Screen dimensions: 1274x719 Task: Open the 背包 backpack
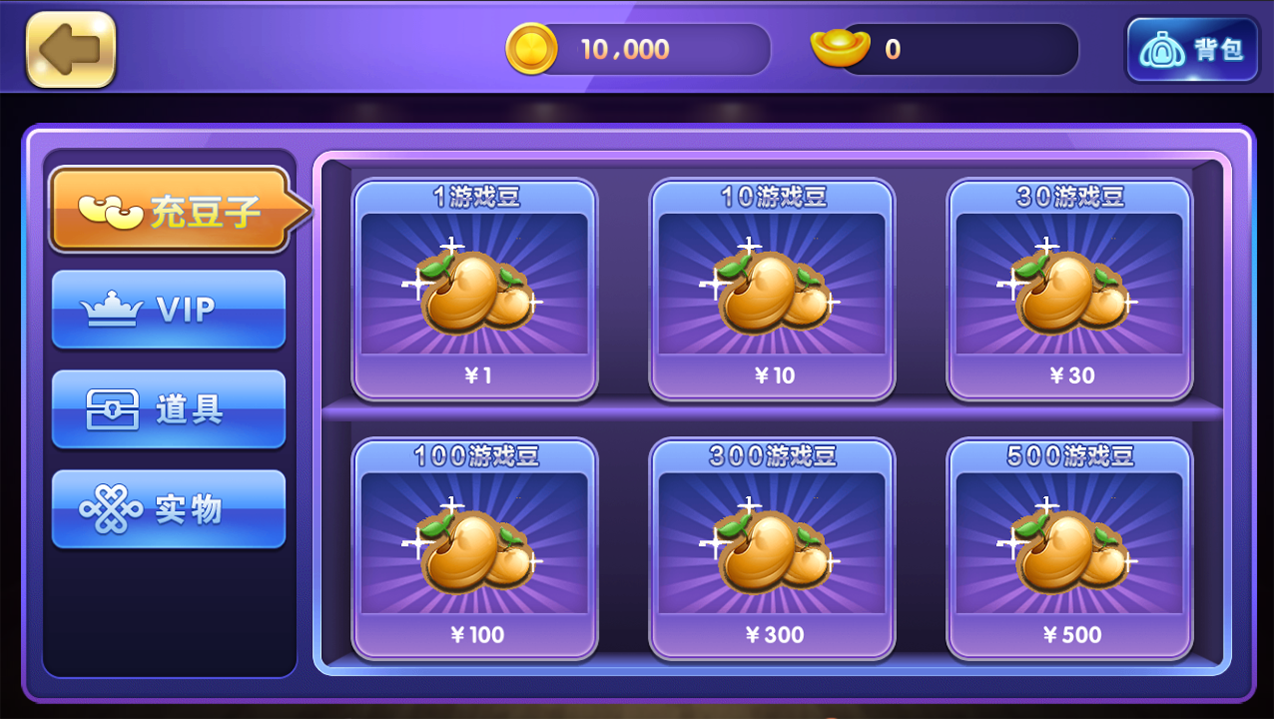click(x=1191, y=50)
